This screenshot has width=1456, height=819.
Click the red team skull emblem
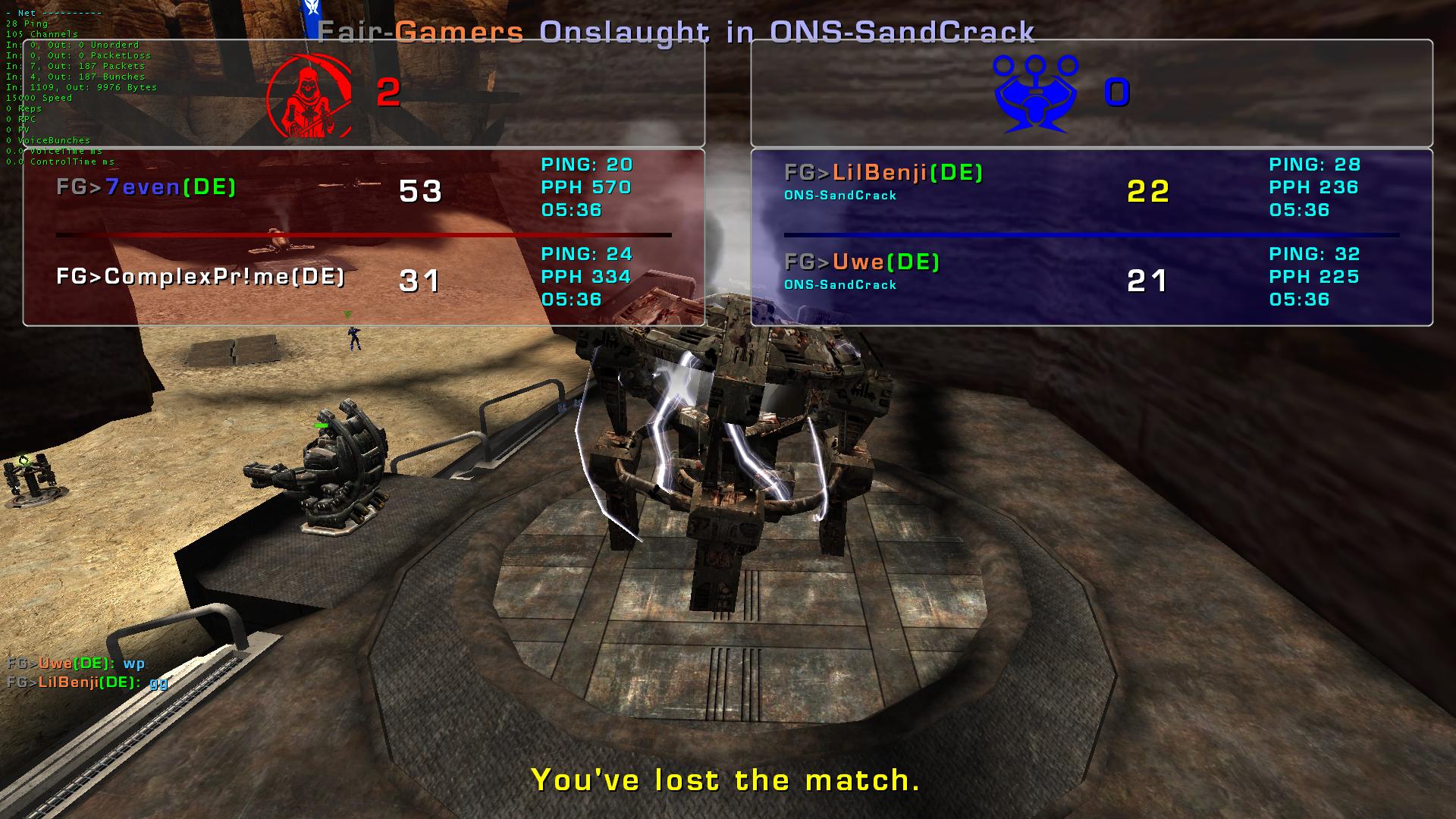click(x=309, y=94)
